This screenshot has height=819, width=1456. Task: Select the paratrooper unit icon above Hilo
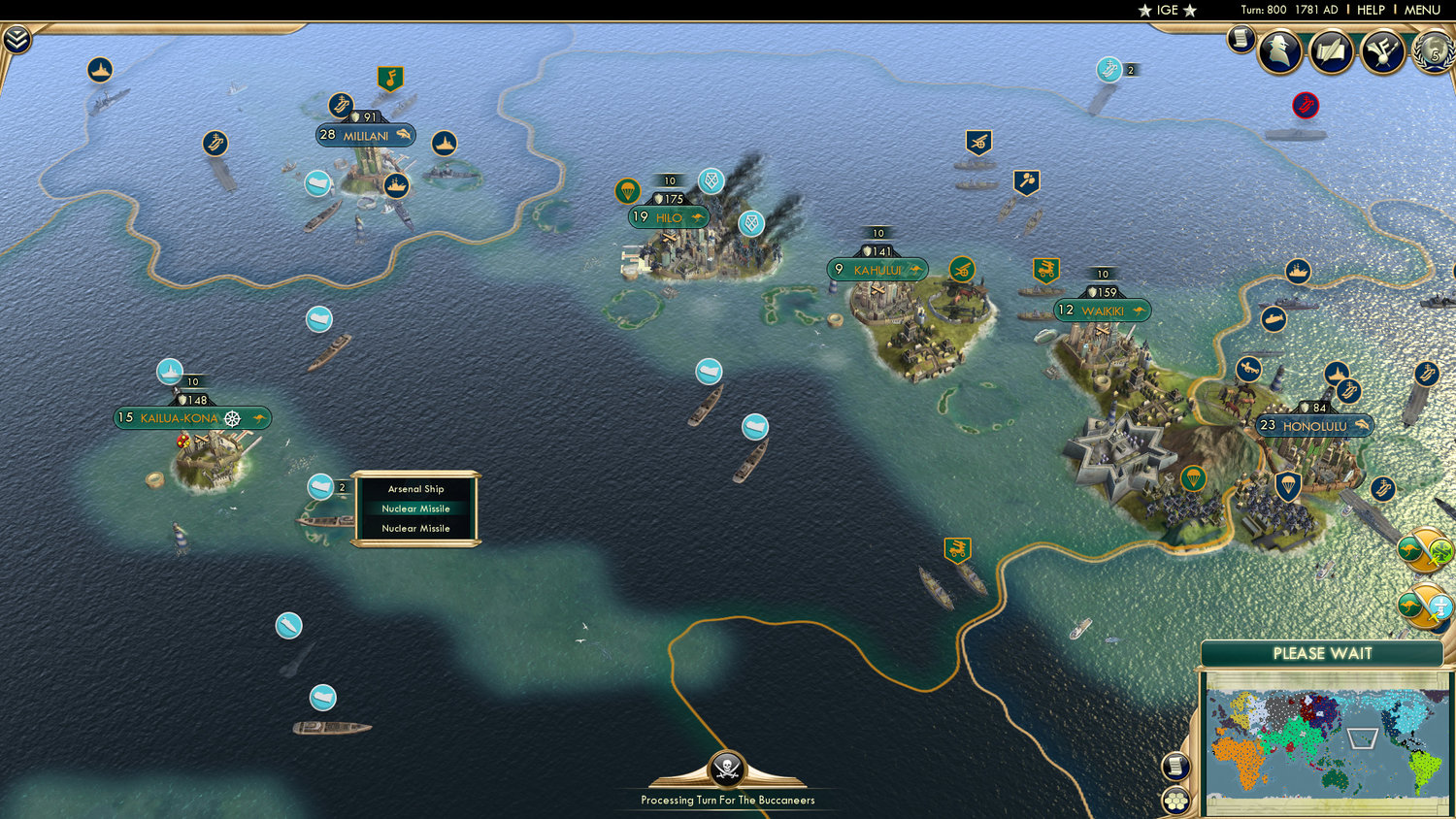pos(626,190)
